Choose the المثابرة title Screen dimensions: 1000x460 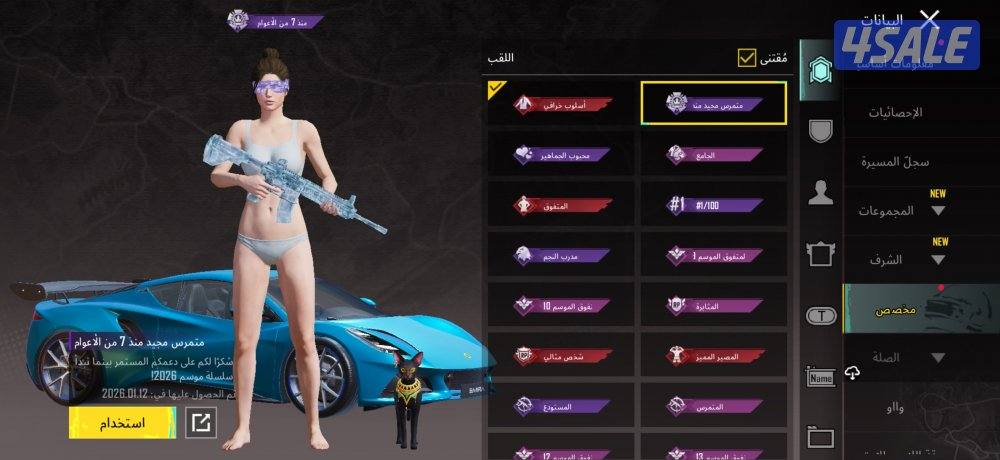coord(713,305)
